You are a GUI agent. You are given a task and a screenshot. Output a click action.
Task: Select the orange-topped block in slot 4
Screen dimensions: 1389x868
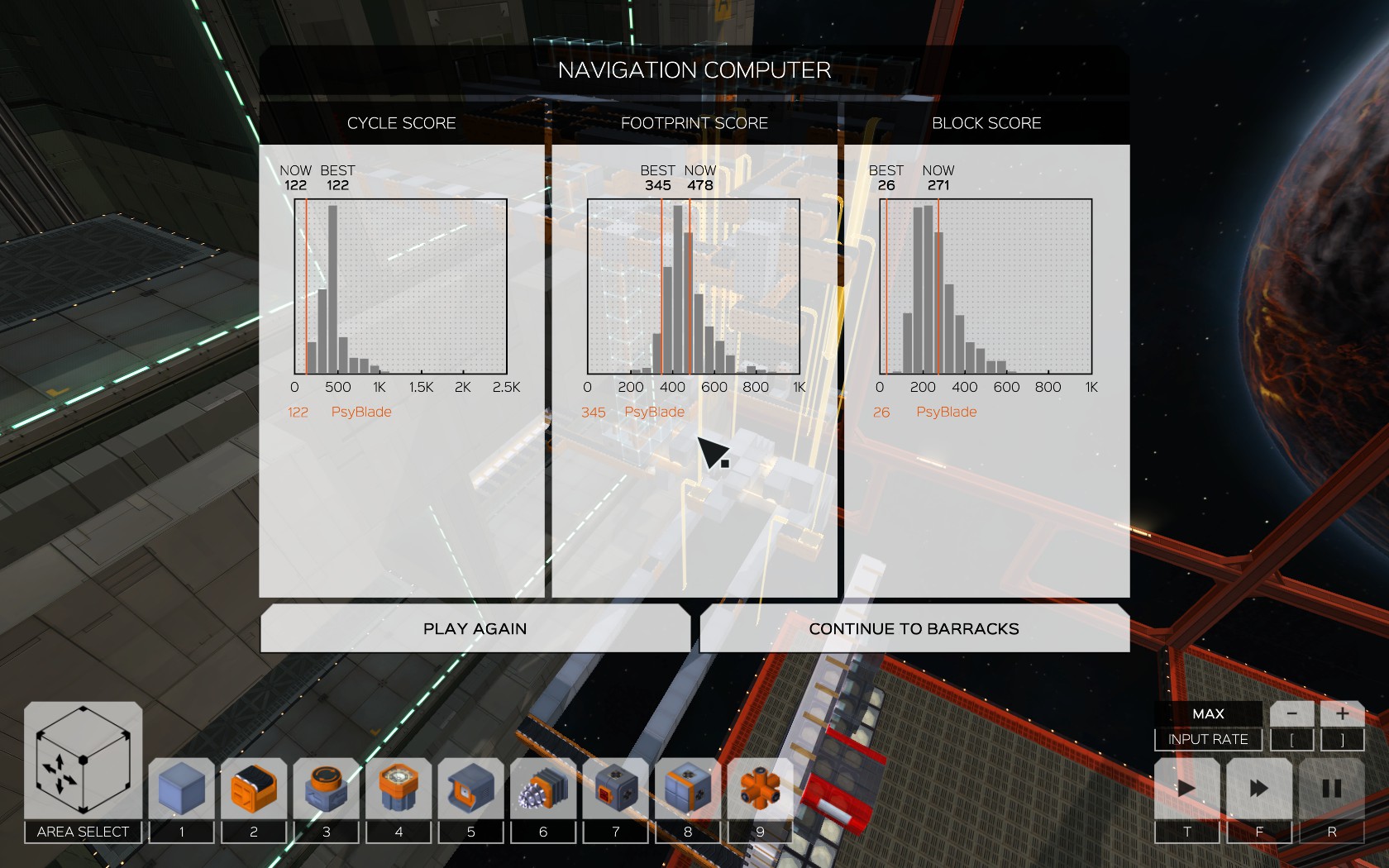[399, 788]
